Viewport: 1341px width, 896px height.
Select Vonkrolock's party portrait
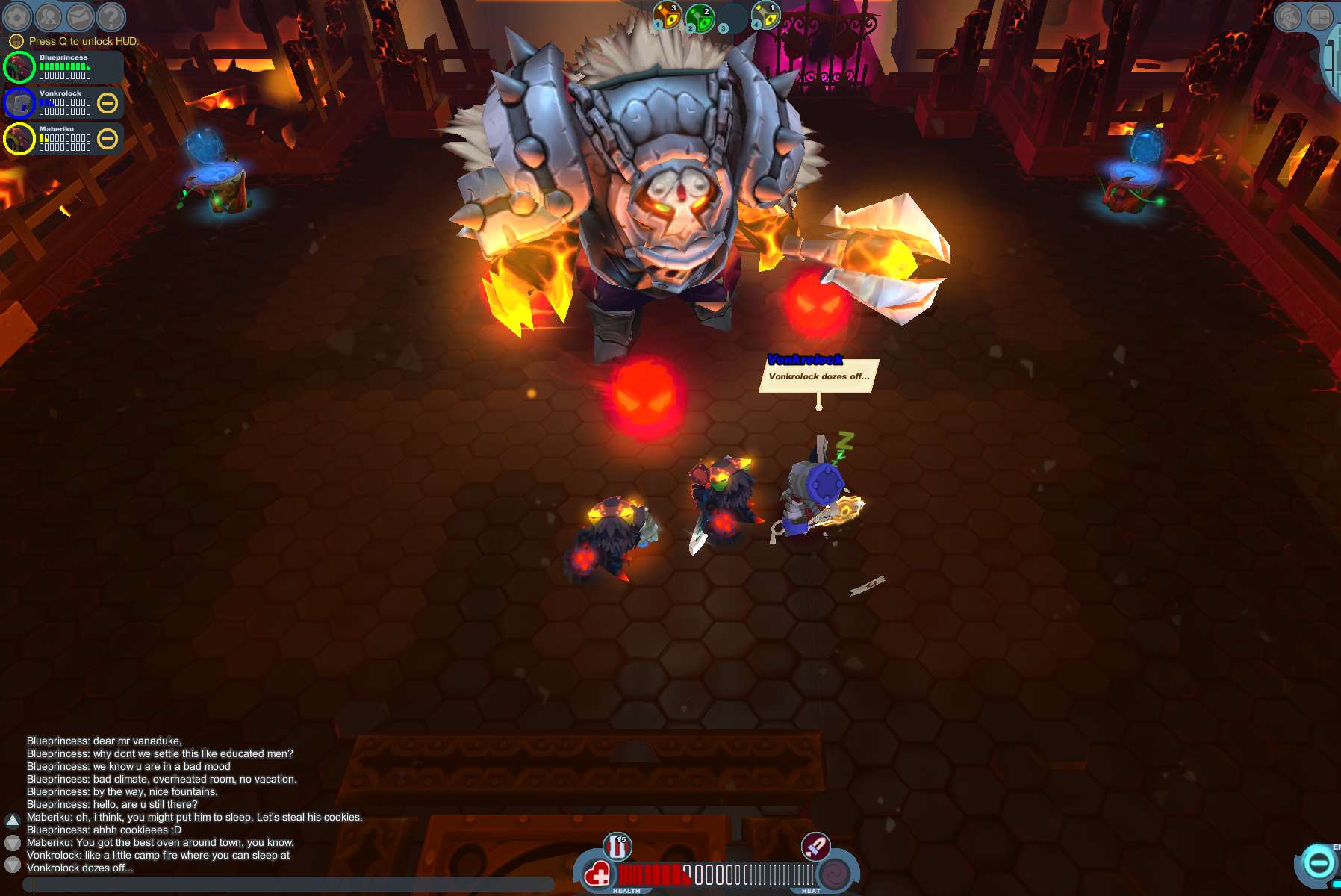coord(19,103)
